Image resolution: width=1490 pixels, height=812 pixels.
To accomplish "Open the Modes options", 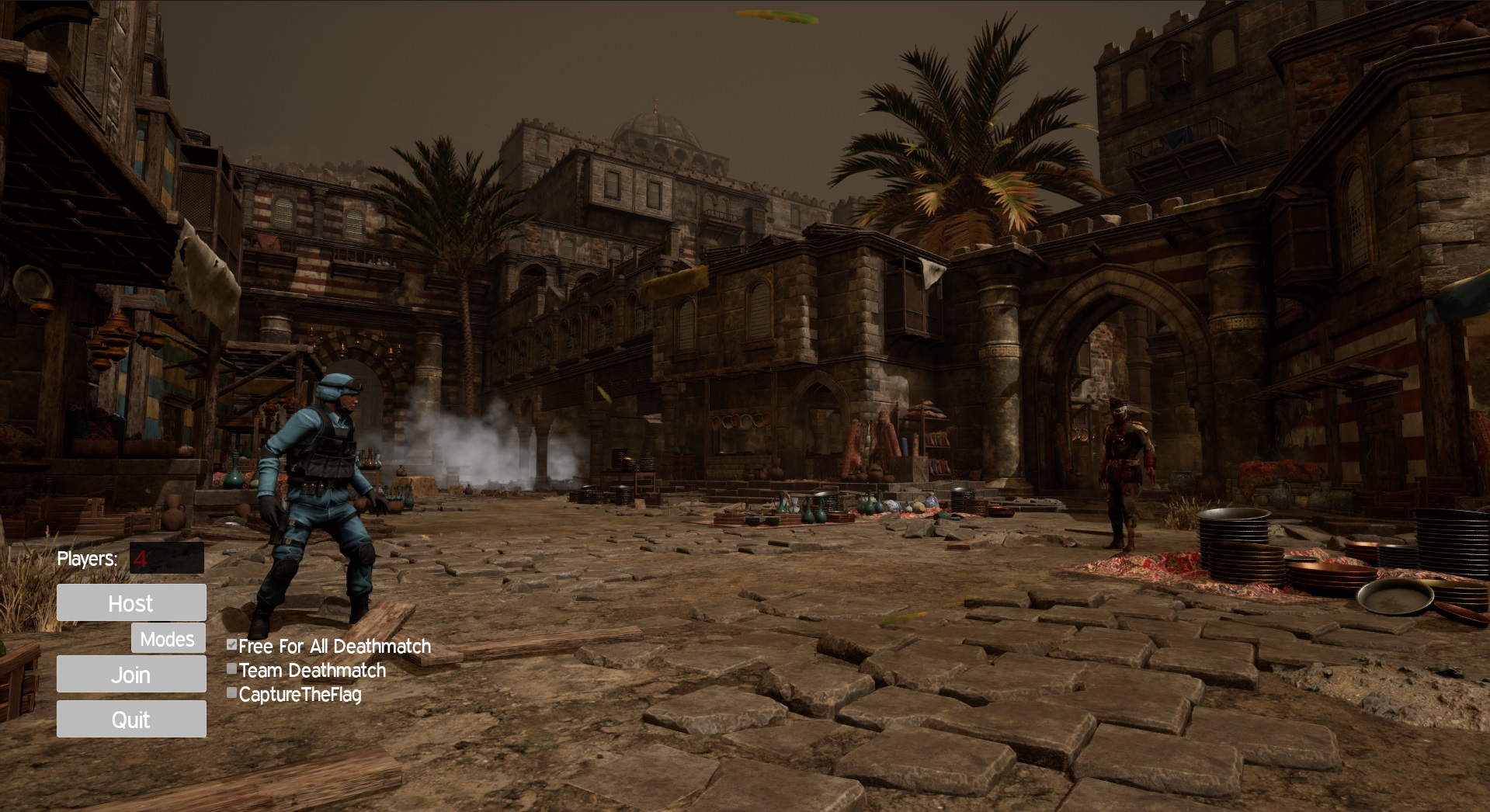I will pos(168,639).
